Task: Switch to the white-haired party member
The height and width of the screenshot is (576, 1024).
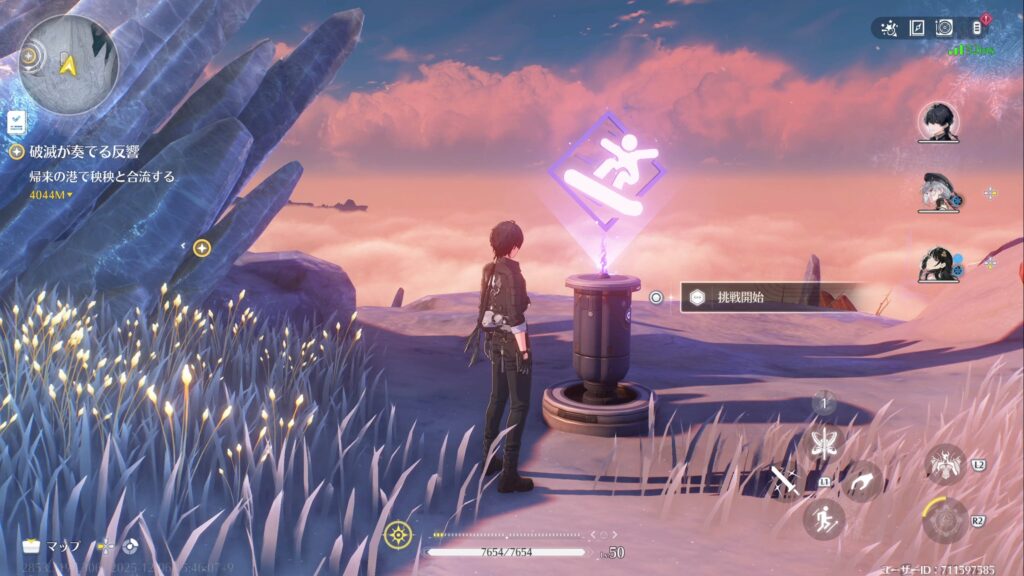Action: pos(937,193)
